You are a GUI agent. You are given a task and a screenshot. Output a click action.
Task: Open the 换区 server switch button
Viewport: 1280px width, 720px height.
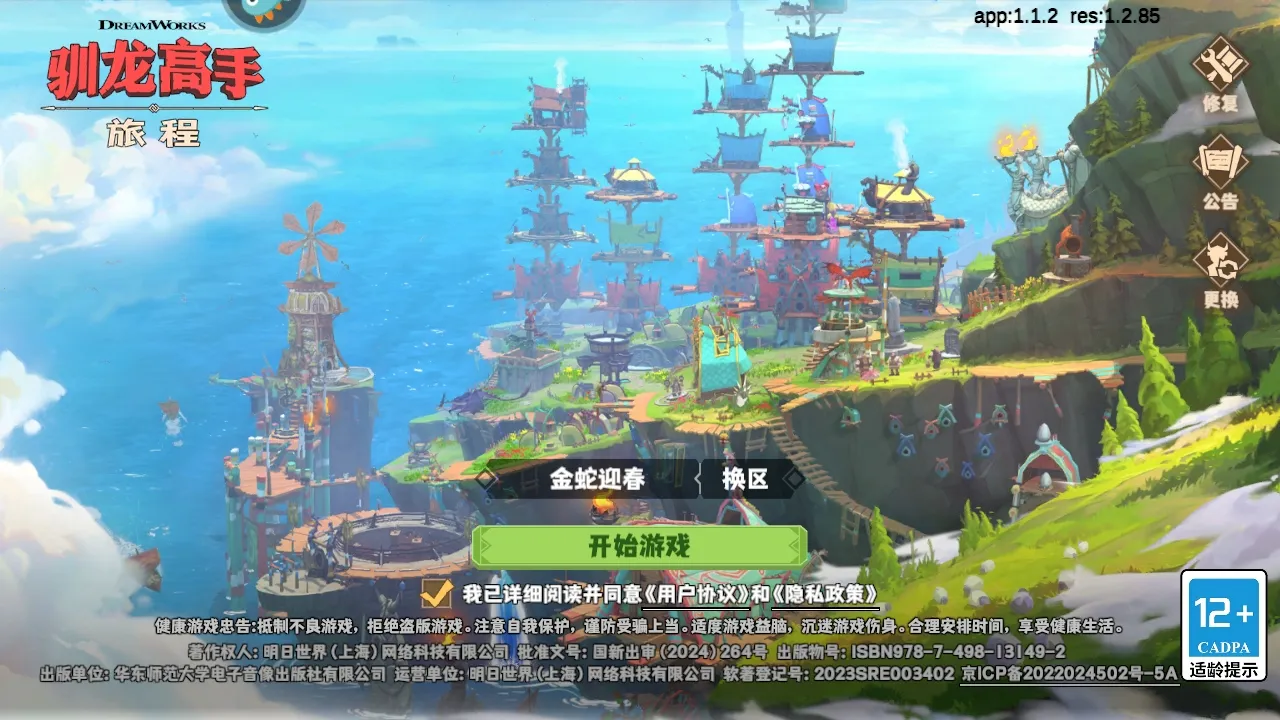click(745, 479)
